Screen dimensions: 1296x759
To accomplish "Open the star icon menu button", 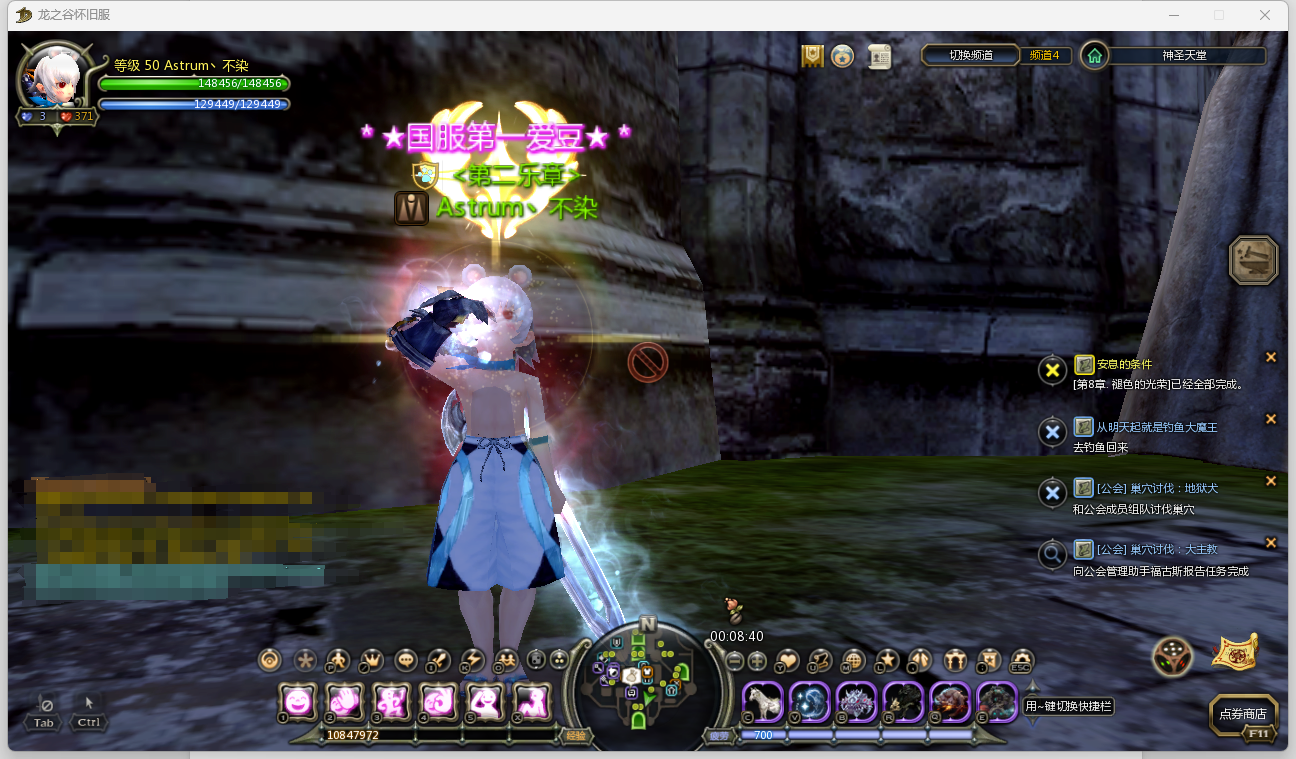I will pyautogui.click(x=886, y=660).
